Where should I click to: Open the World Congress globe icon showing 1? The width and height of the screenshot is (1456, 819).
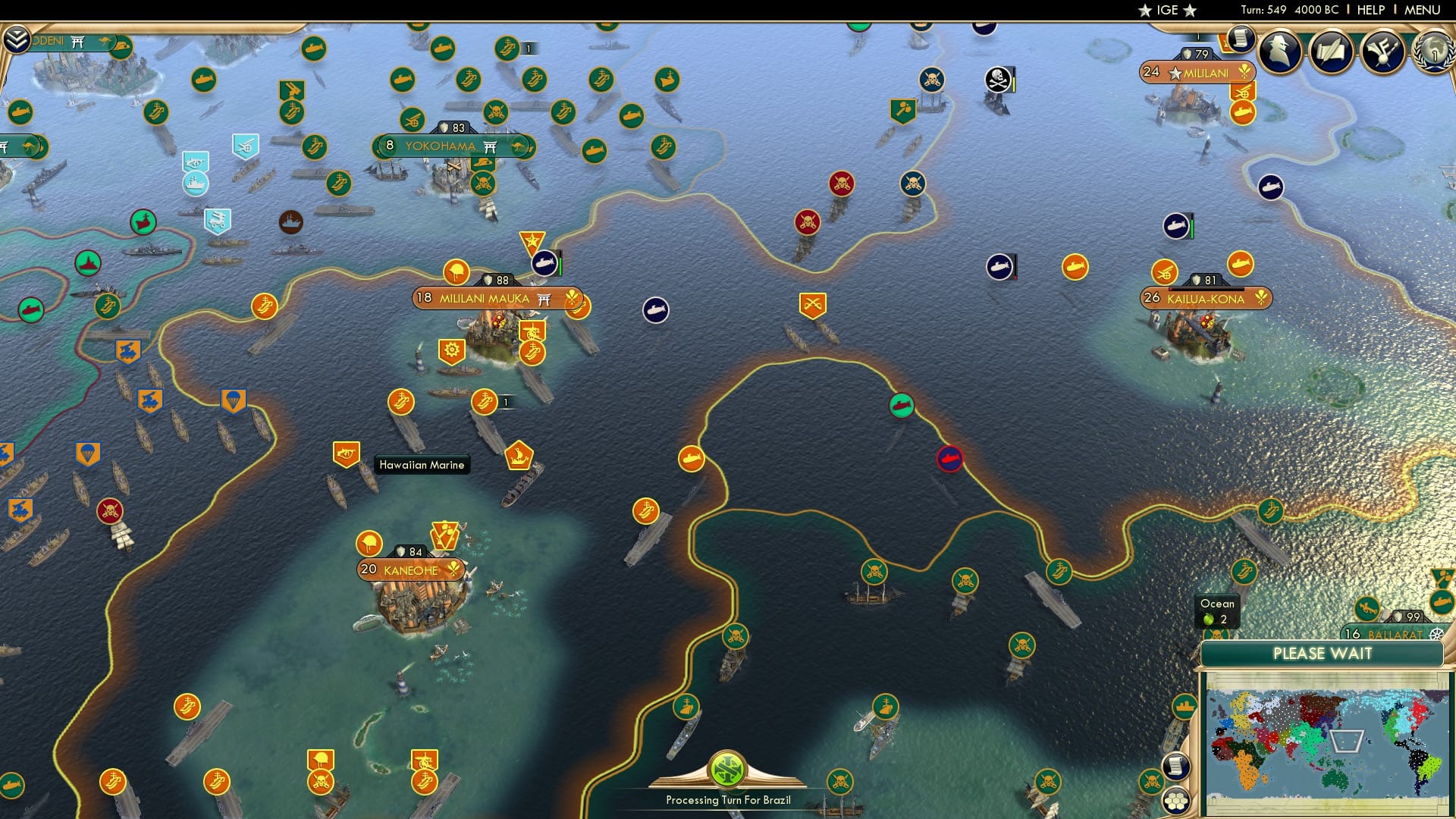(x=1433, y=53)
